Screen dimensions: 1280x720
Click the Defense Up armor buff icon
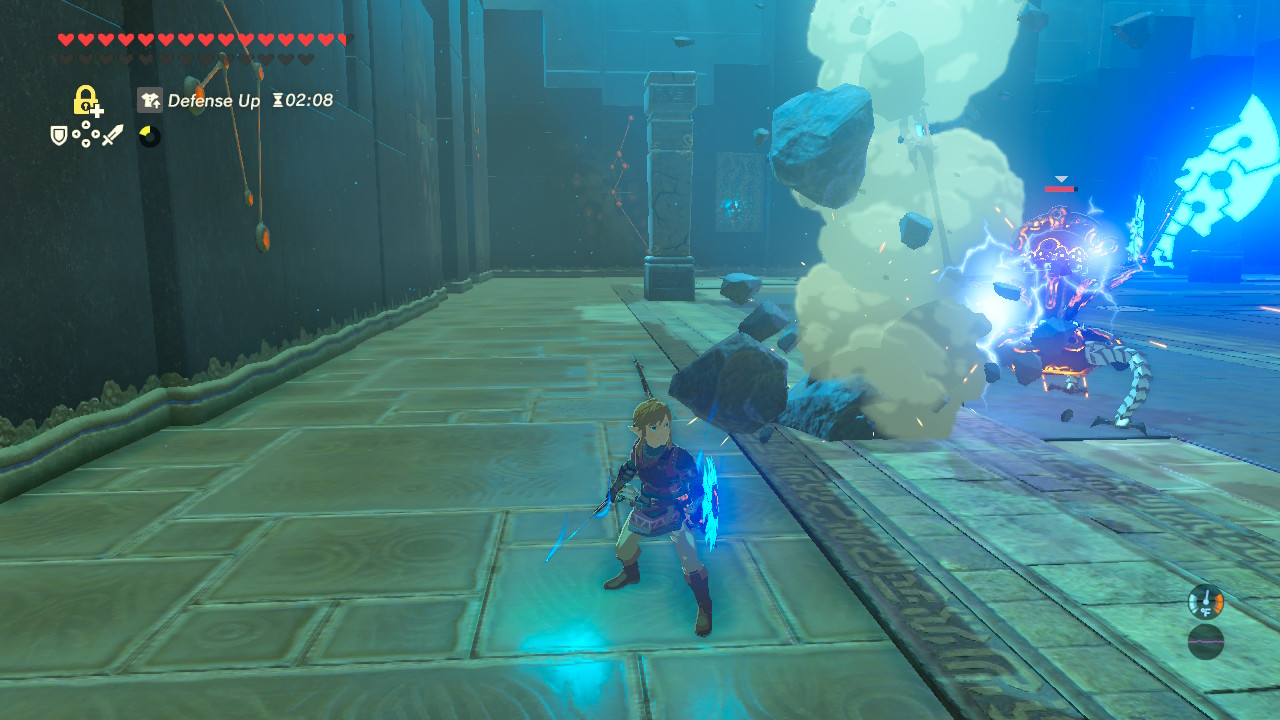[x=150, y=101]
